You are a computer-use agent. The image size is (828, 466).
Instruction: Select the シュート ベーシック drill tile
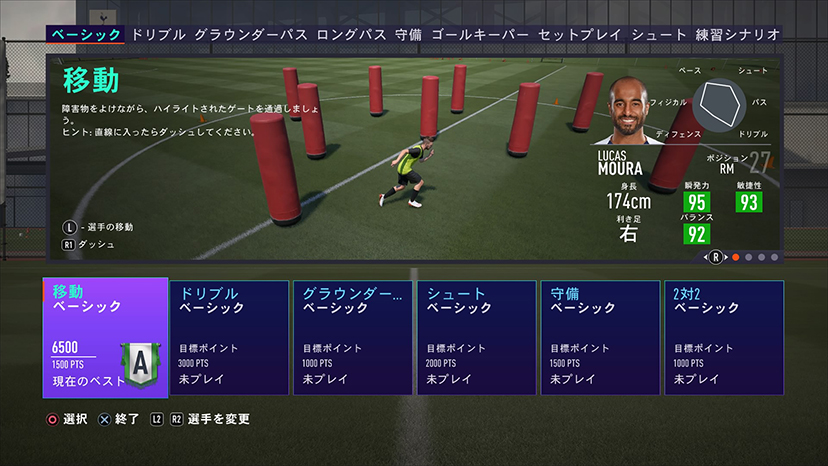pyautogui.click(x=476, y=338)
